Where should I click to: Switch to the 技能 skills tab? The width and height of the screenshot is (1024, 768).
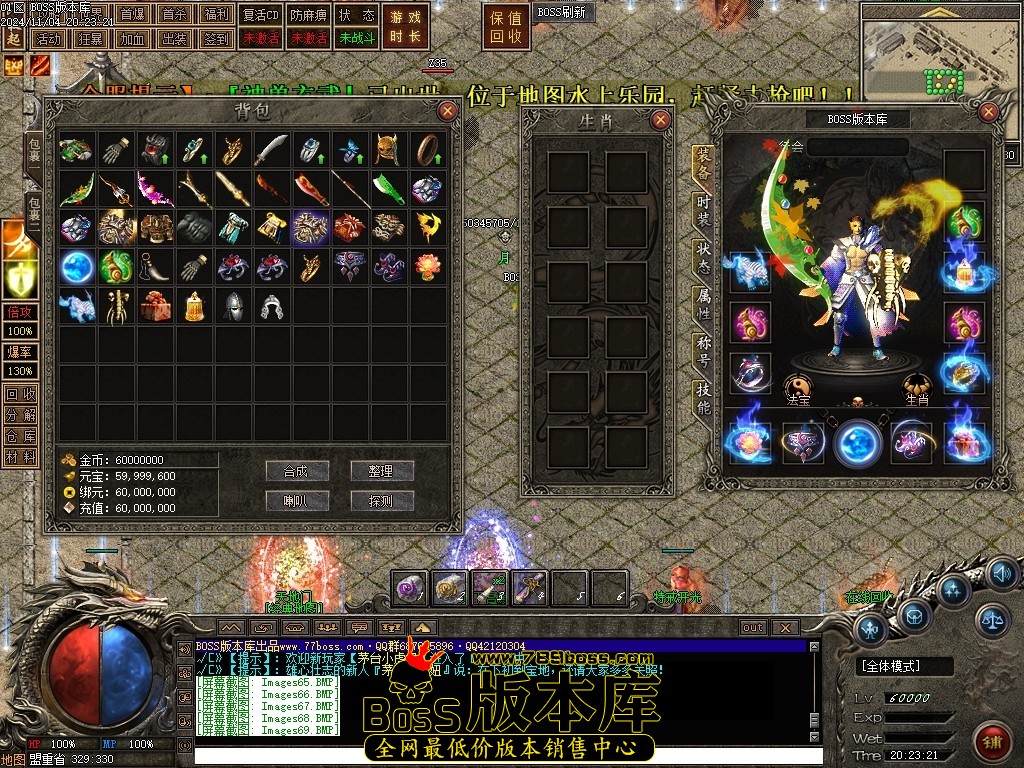tap(704, 398)
